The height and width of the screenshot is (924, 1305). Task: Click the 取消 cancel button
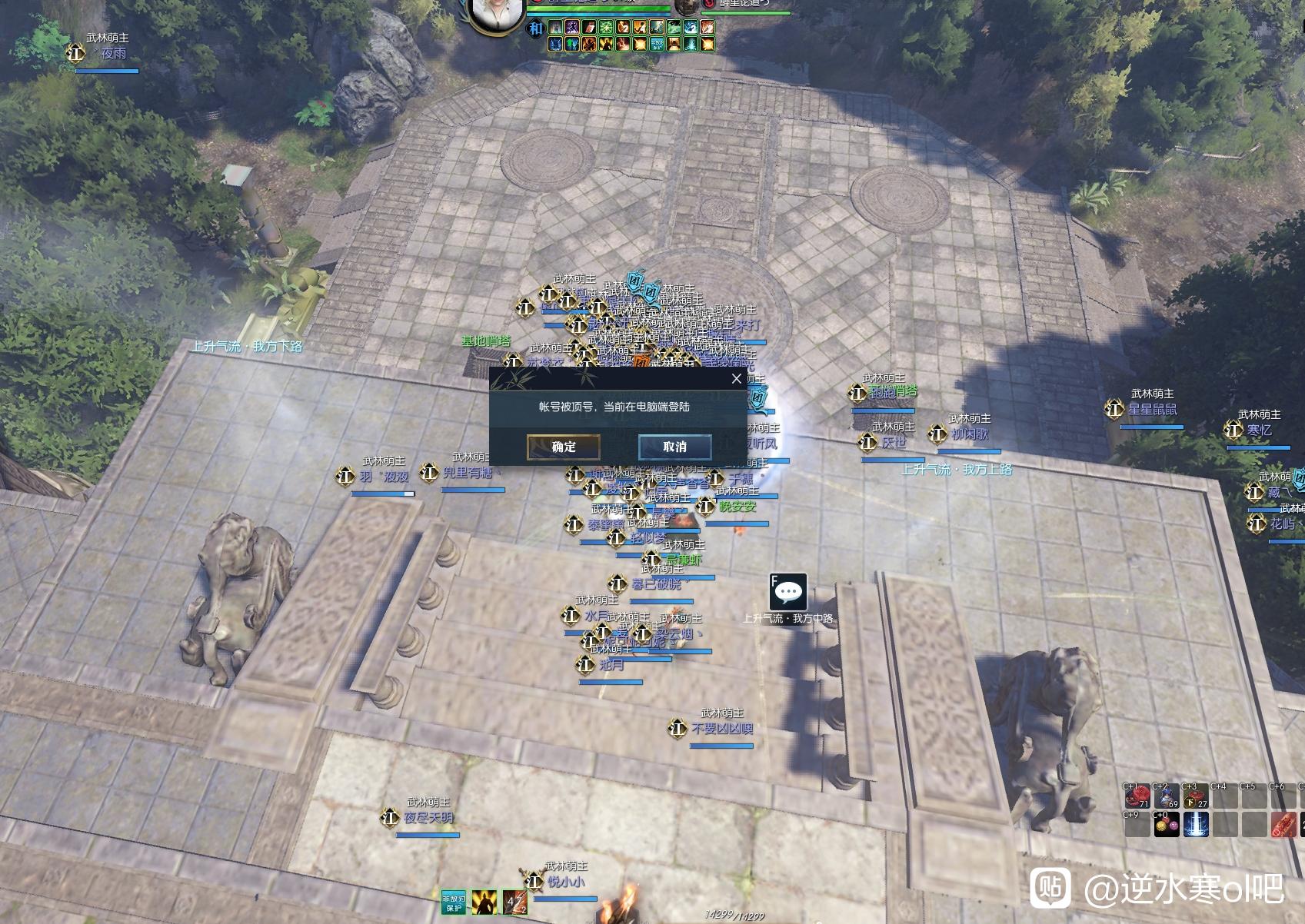pyautogui.click(x=674, y=447)
